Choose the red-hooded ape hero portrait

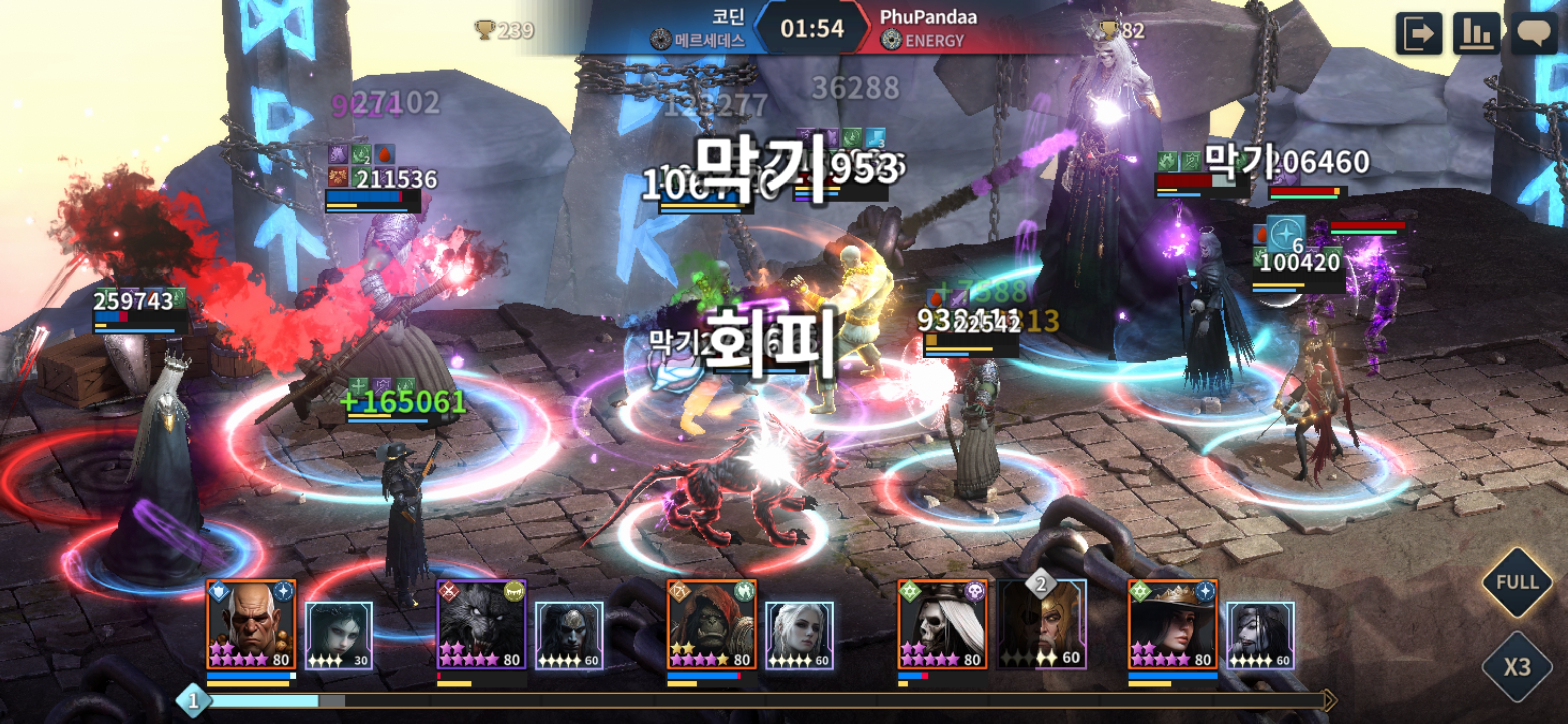tap(712, 624)
